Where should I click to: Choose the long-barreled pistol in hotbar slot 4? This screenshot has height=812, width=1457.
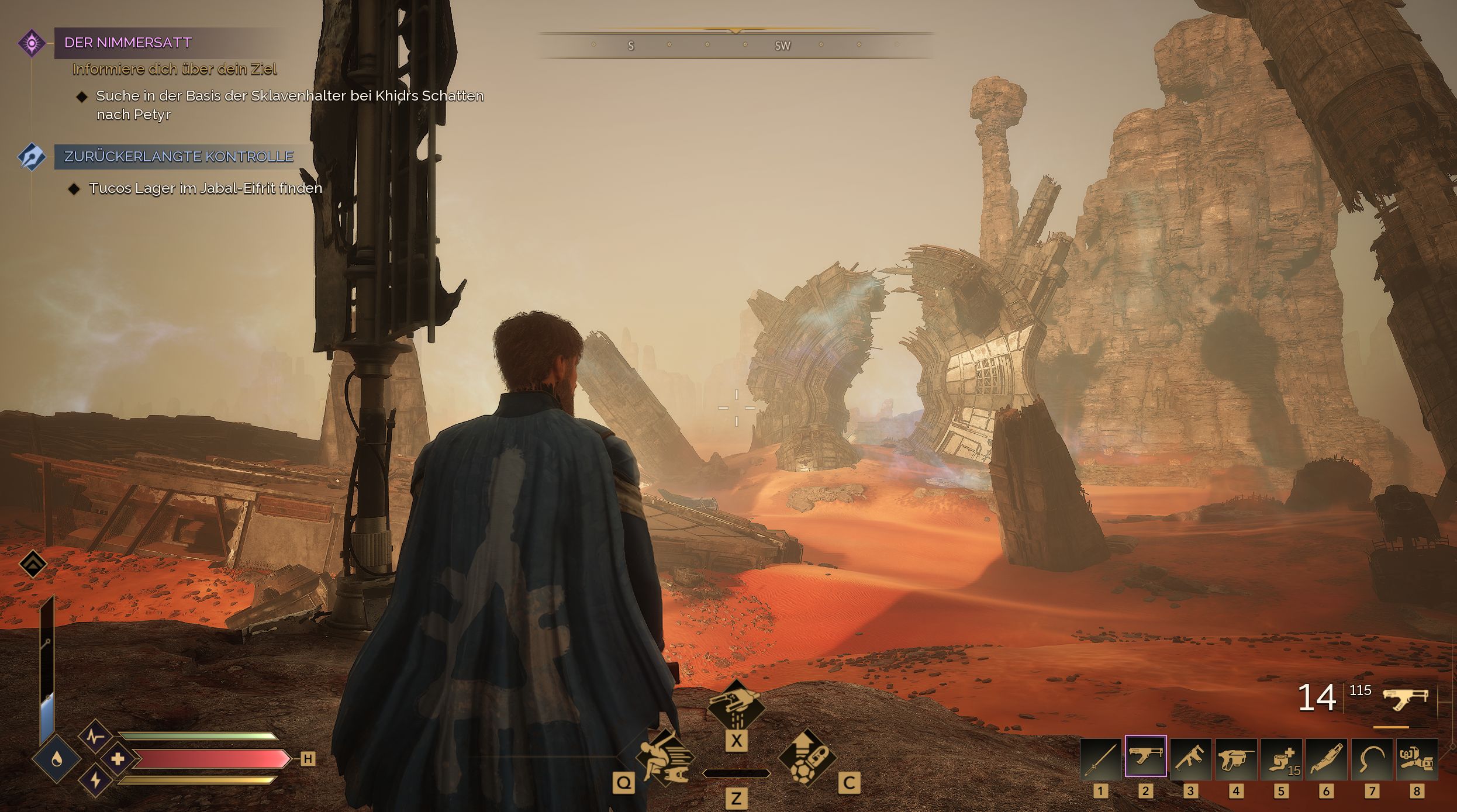pos(1235,759)
